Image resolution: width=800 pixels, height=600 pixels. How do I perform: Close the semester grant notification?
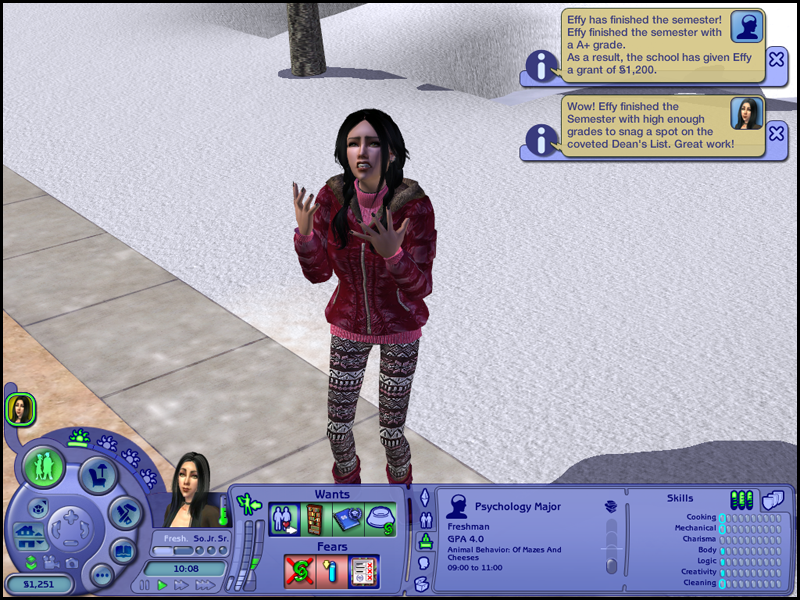tap(777, 60)
